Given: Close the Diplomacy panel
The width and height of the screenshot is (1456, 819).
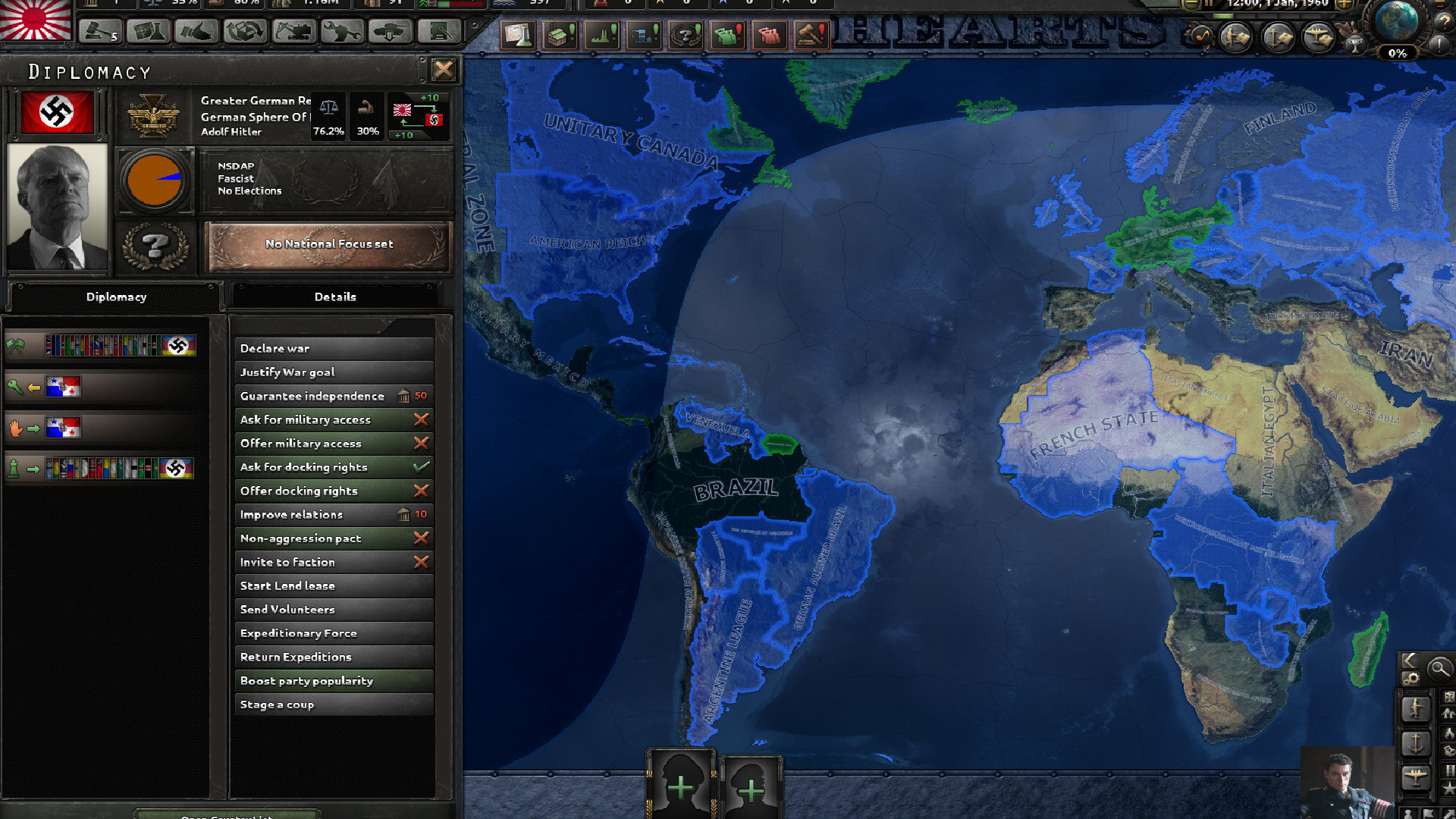Looking at the screenshot, I should coord(444,70).
